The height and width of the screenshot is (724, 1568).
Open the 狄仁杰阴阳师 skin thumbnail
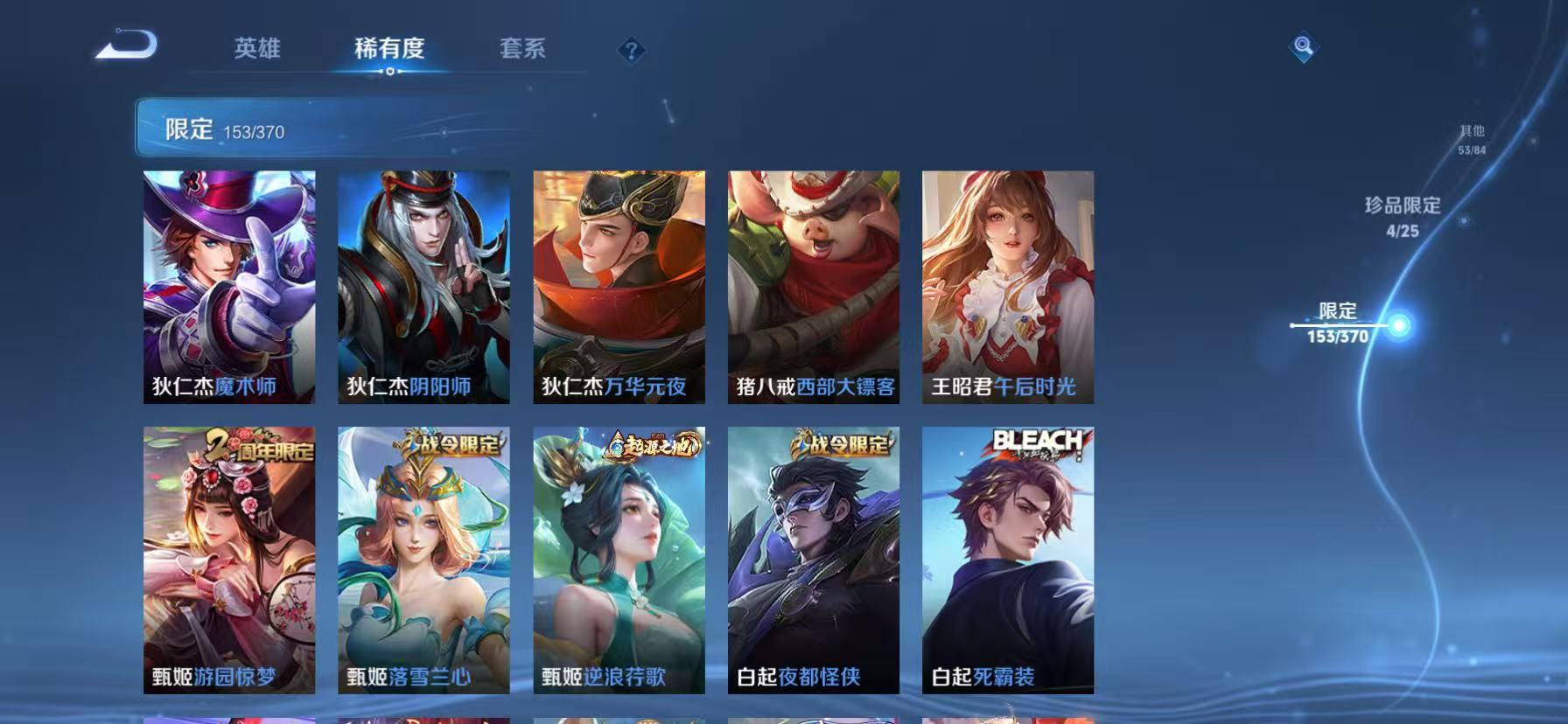(x=423, y=287)
